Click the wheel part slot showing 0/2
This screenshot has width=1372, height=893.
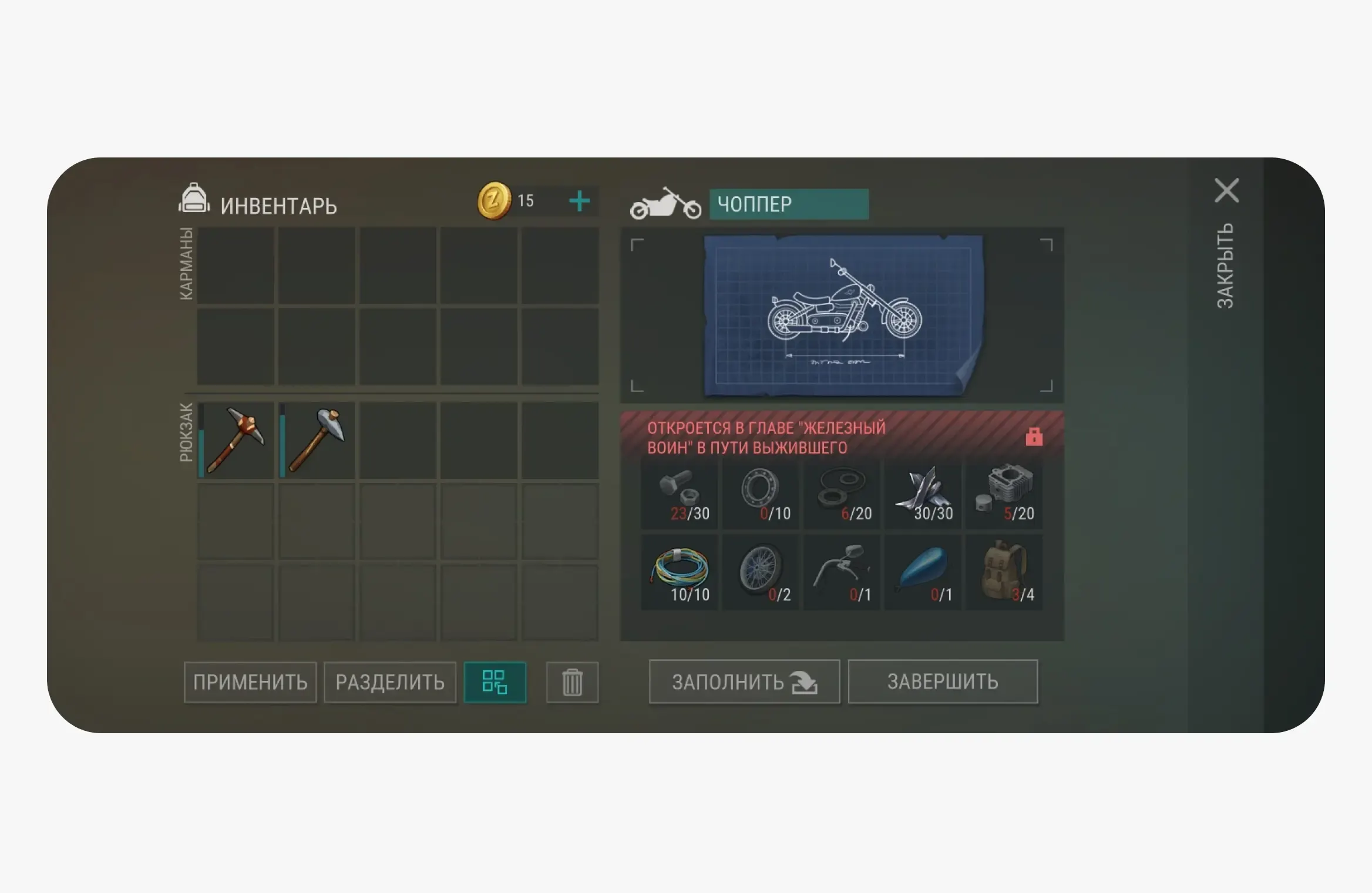pos(761,569)
